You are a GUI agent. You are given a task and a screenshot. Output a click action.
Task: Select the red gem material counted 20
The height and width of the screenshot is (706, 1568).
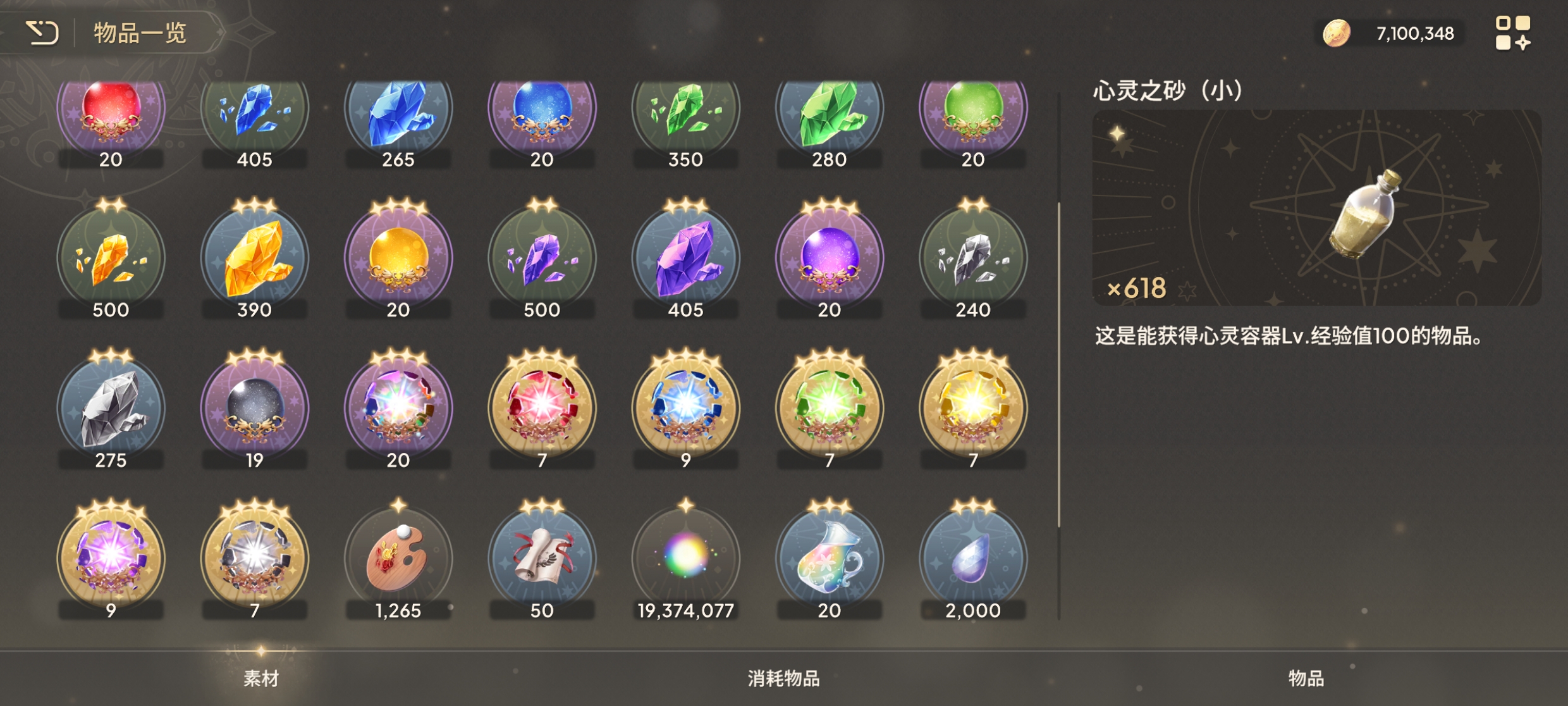111,114
